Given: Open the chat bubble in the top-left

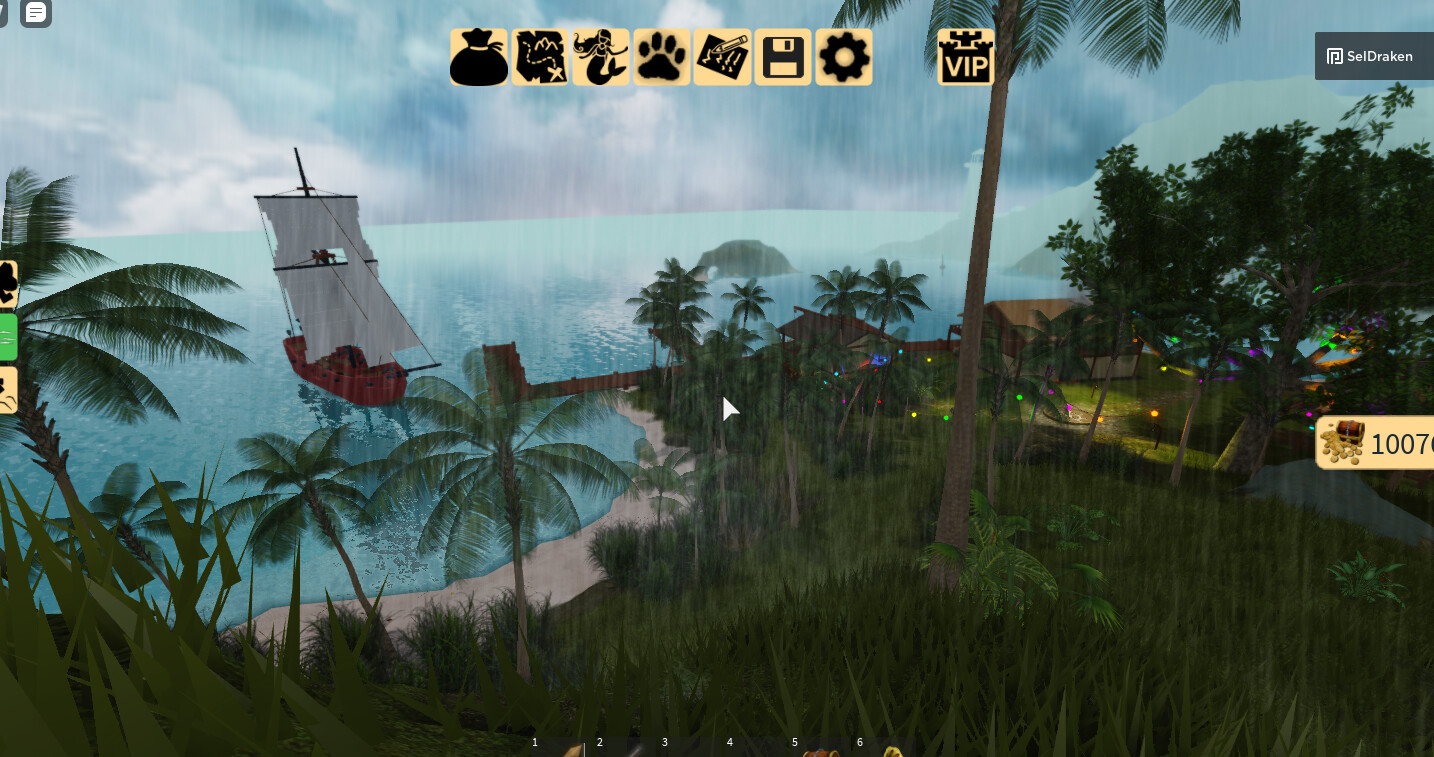Looking at the screenshot, I should tap(36, 14).
